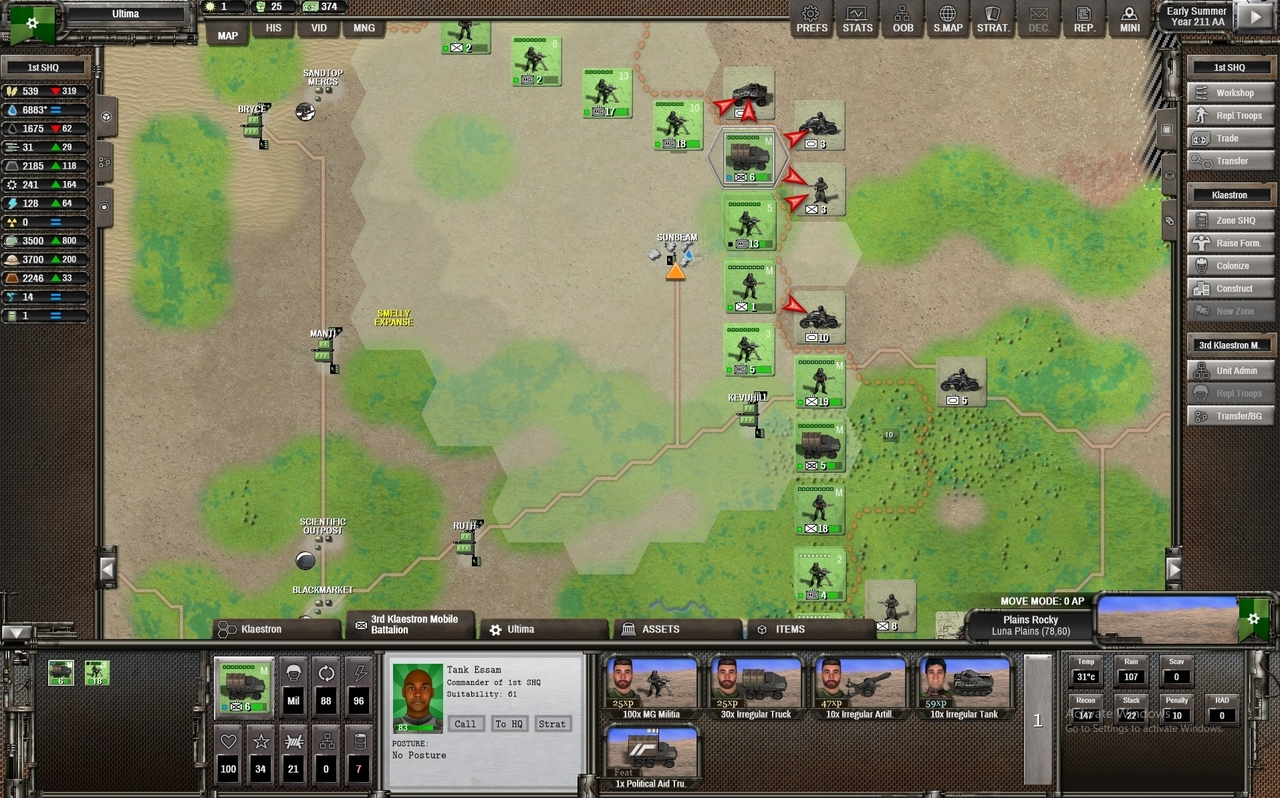The image size is (1280, 798).
Task: Select the 10x Irregular Tank subunit card
Action: point(964,688)
